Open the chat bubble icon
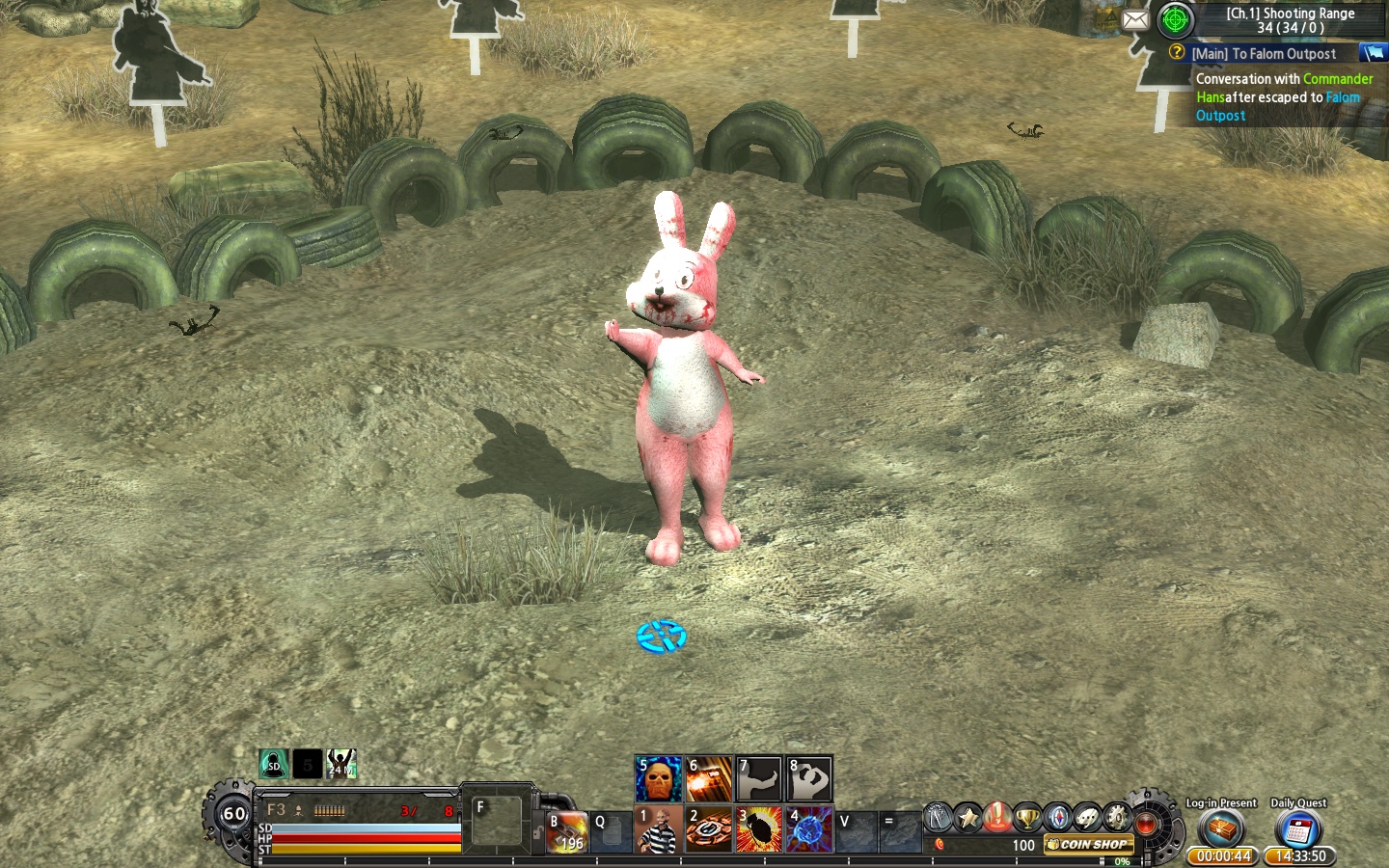Image resolution: width=1389 pixels, height=868 pixels. [1086, 818]
